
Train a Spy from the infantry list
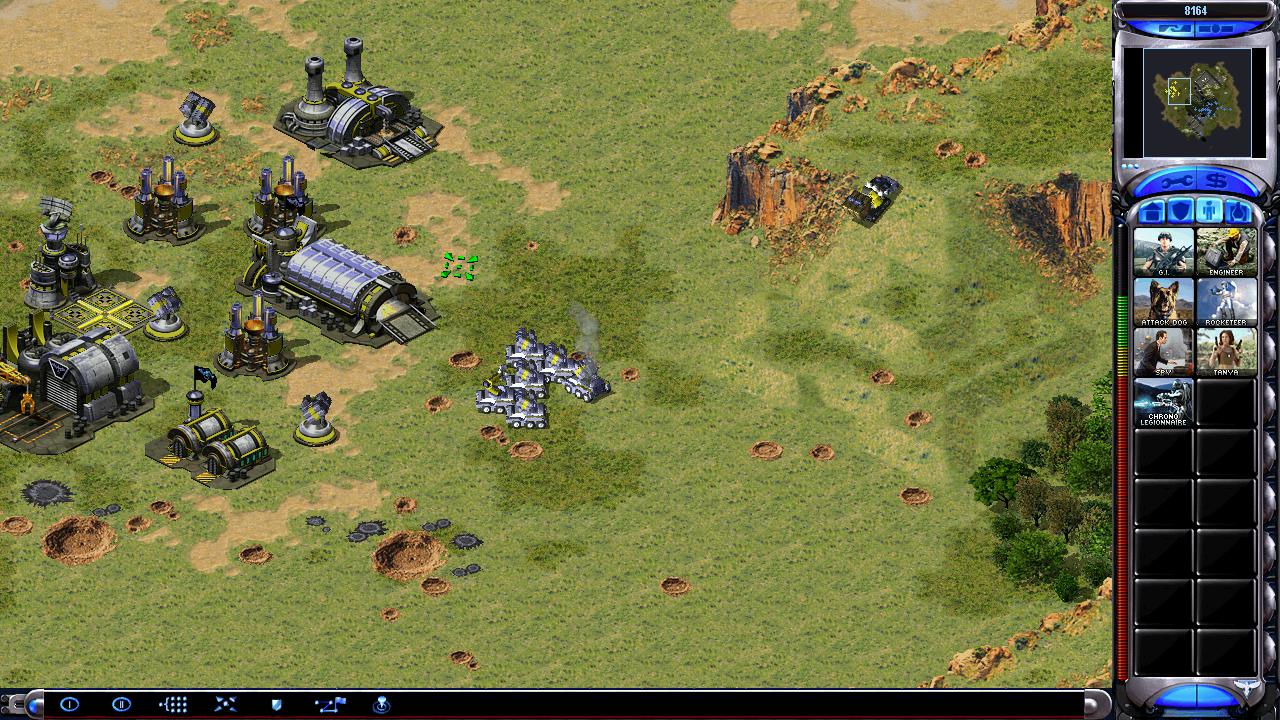[x=1163, y=351]
